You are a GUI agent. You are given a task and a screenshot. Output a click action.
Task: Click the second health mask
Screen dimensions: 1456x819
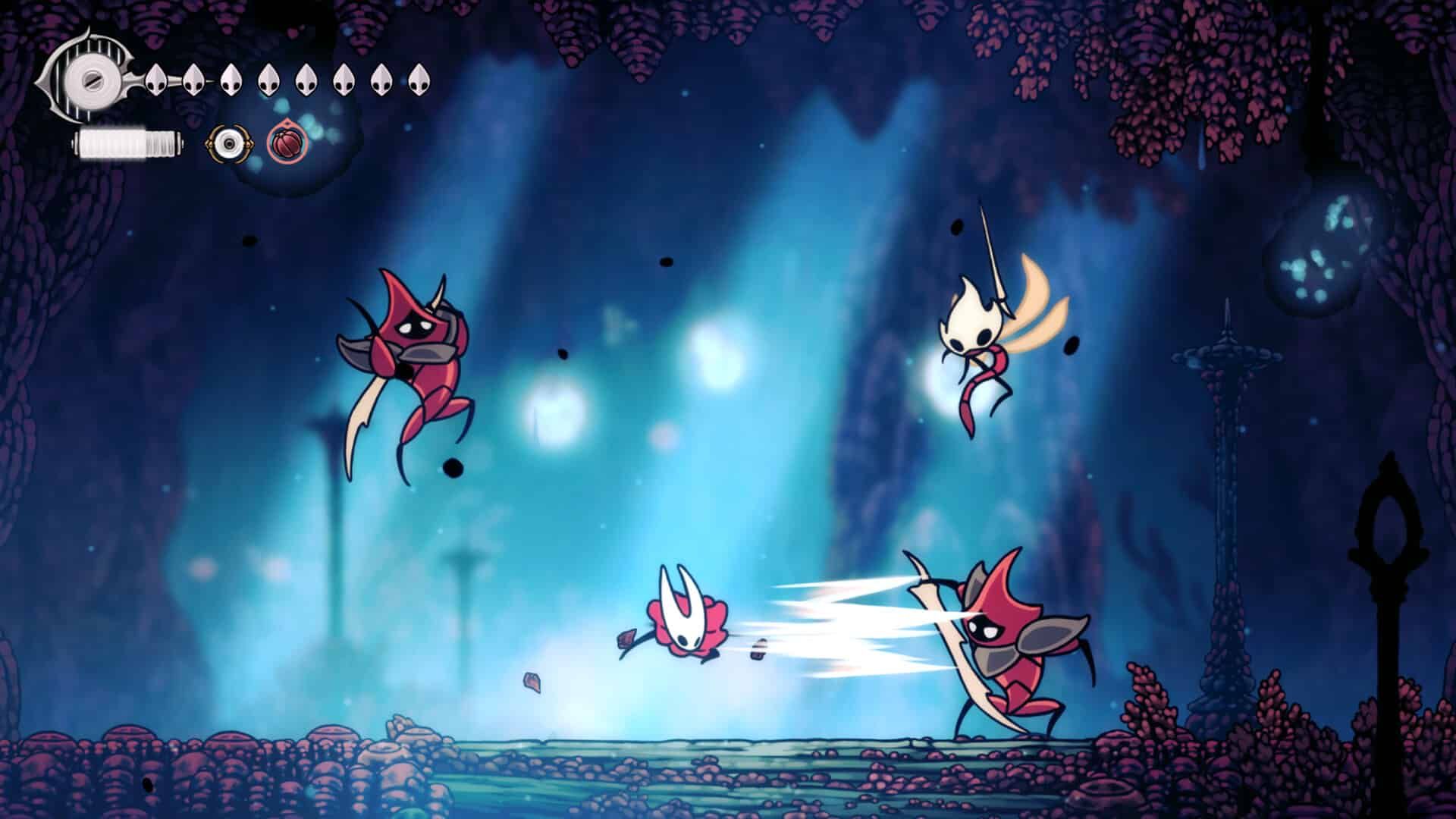pyautogui.click(x=194, y=78)
